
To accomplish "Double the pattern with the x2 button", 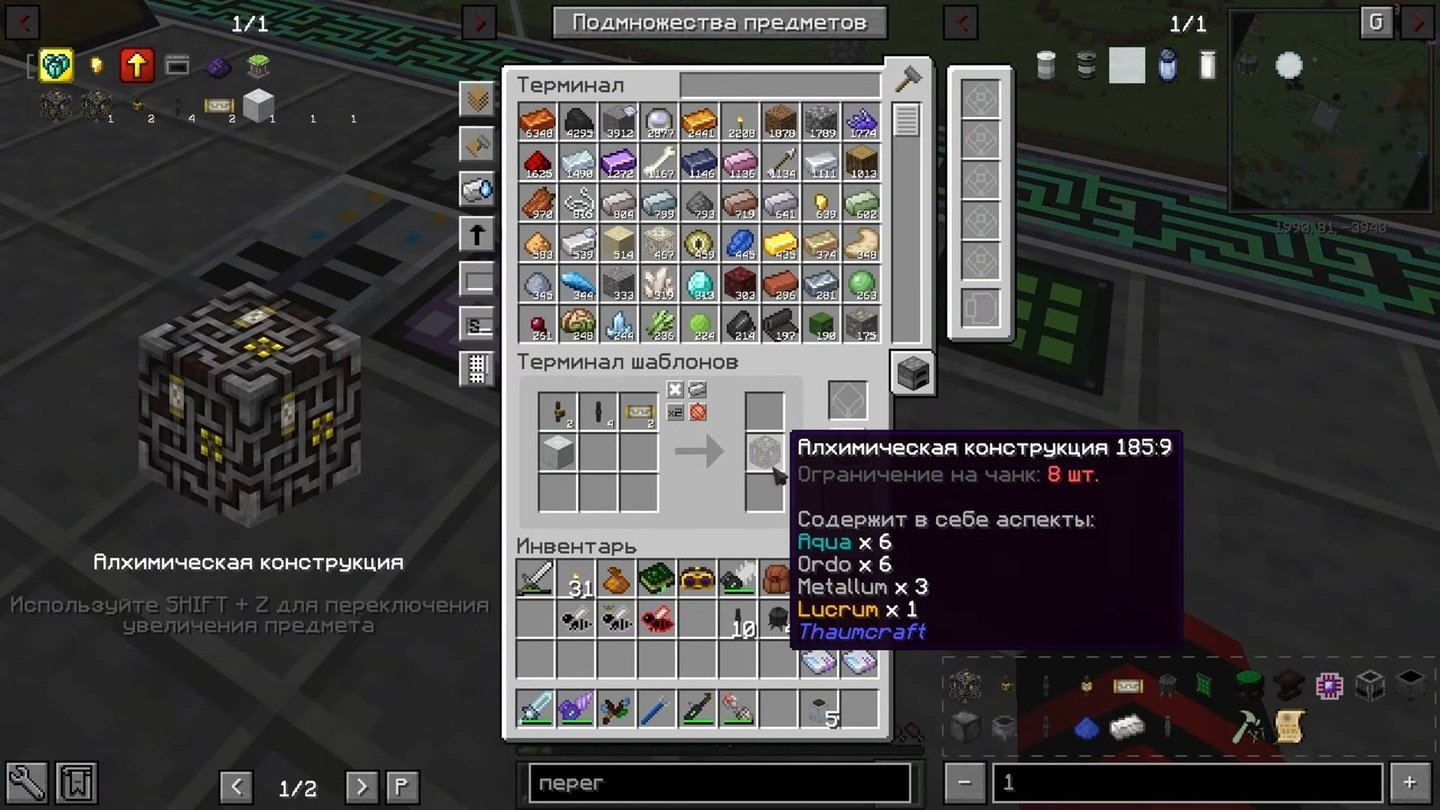I will pos(675,412).
